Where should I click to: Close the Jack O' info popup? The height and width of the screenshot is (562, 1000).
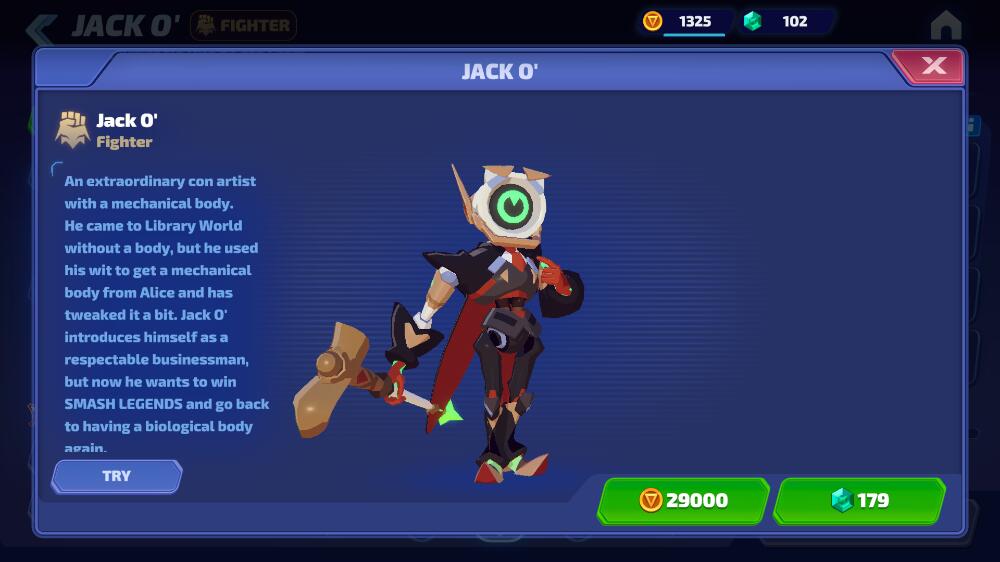point(932,66)
